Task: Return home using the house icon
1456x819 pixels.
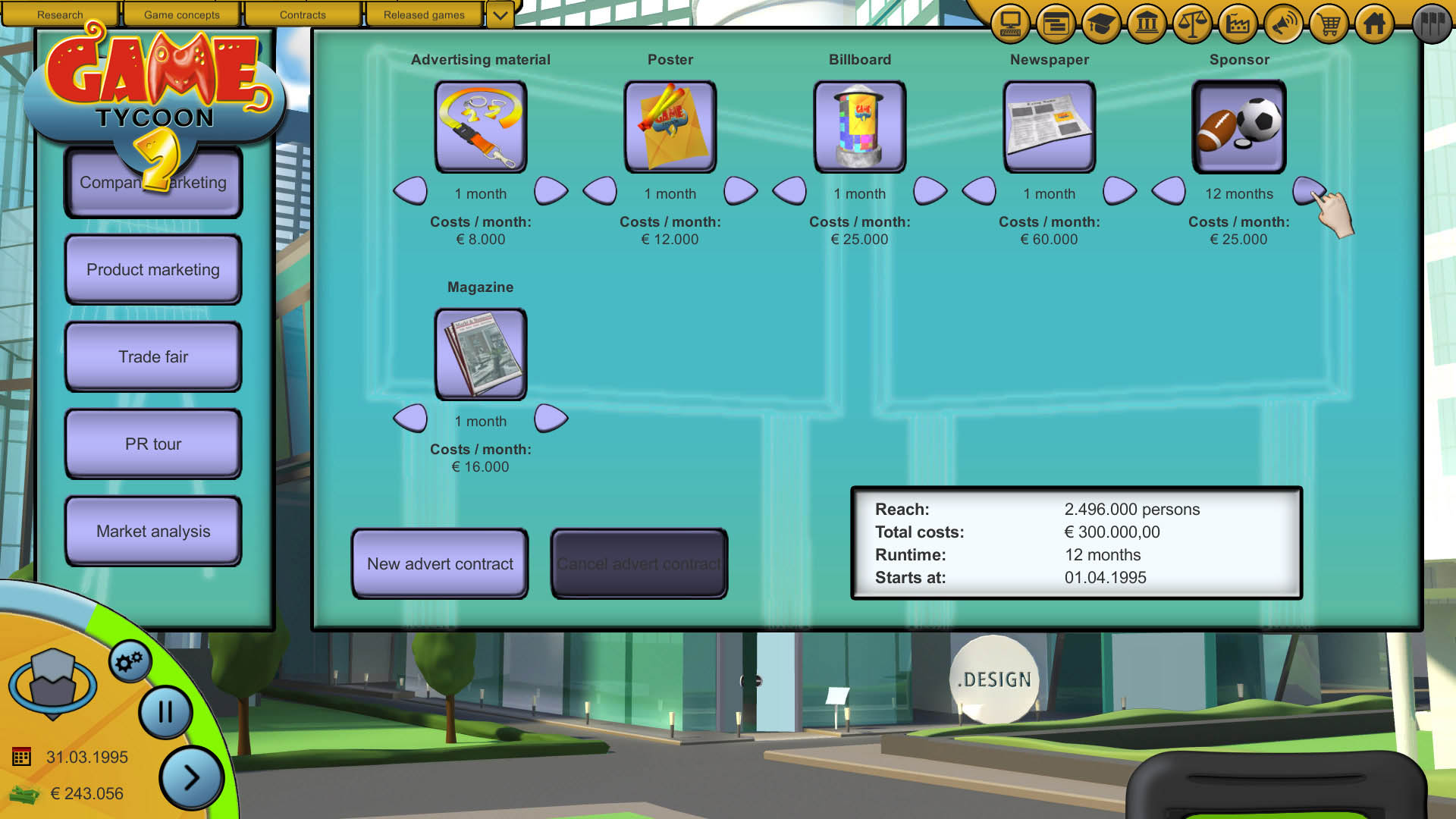Action: coord(1374,24)
